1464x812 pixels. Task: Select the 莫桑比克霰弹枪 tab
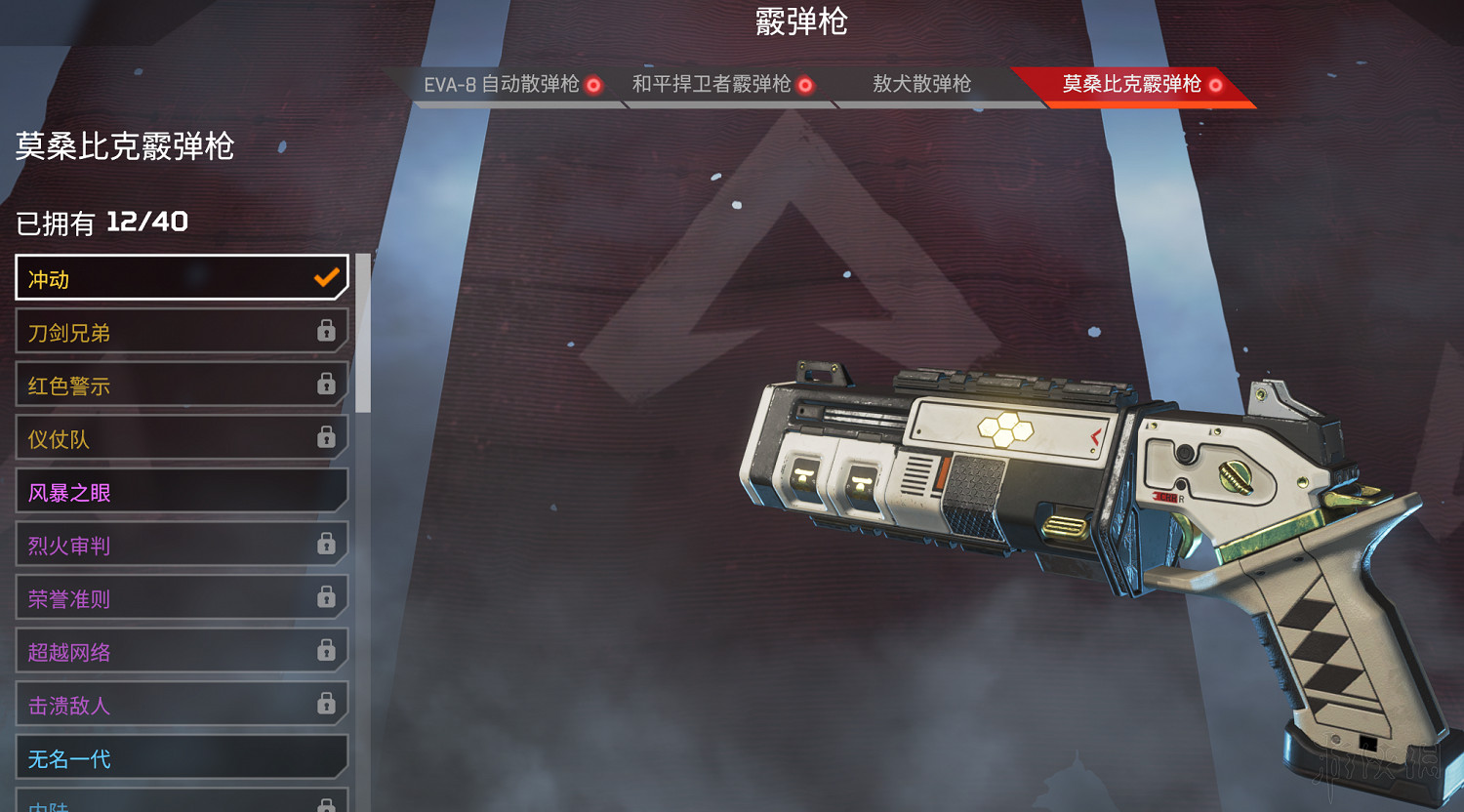[x=1132, y=85]
